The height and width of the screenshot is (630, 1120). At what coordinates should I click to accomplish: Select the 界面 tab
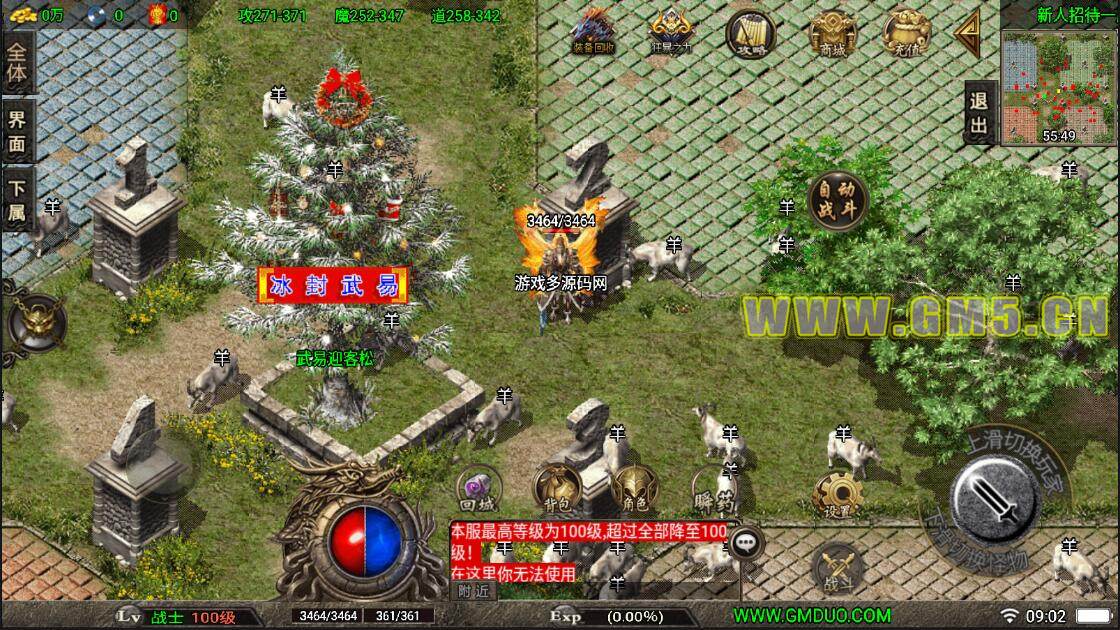coord(18,133)
